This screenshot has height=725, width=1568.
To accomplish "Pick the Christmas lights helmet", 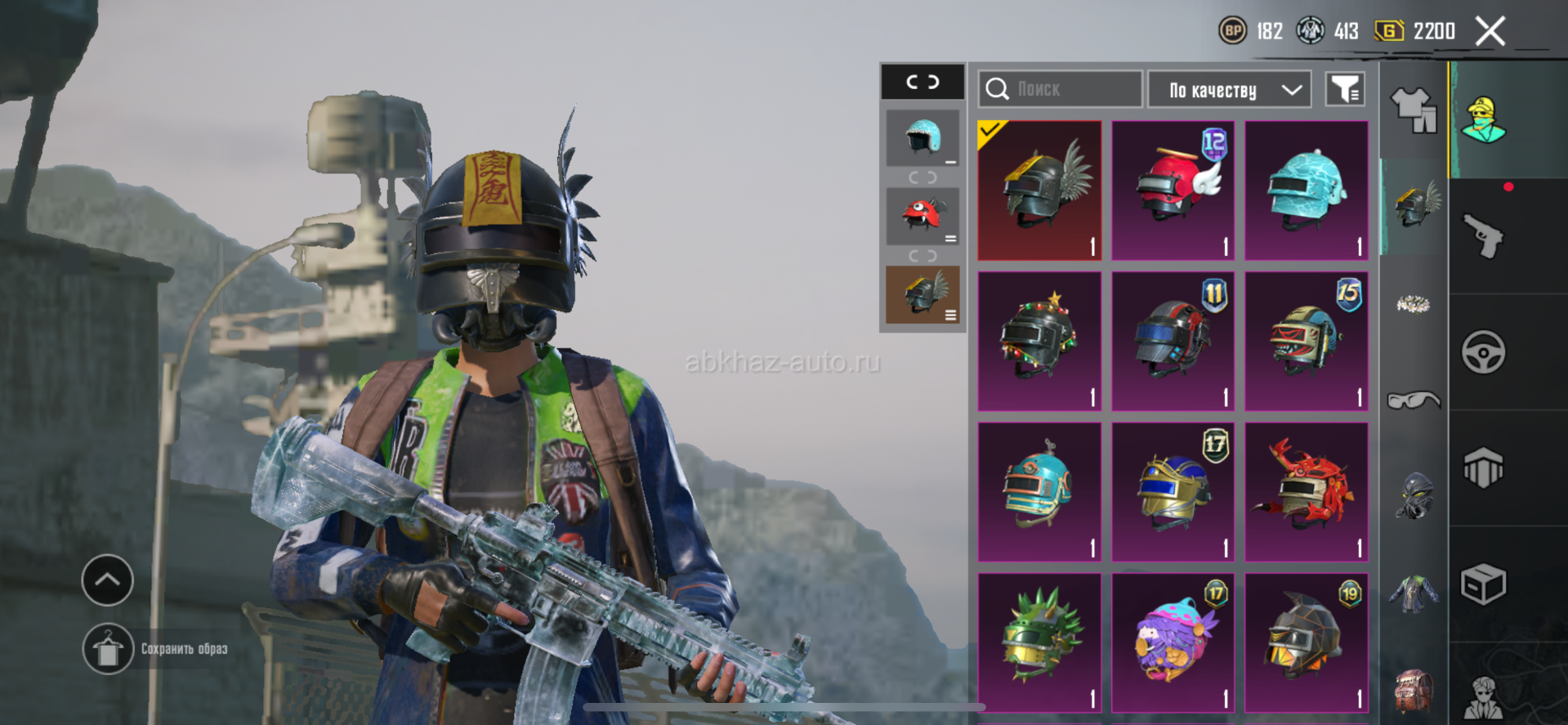I will coord(1039,341).
